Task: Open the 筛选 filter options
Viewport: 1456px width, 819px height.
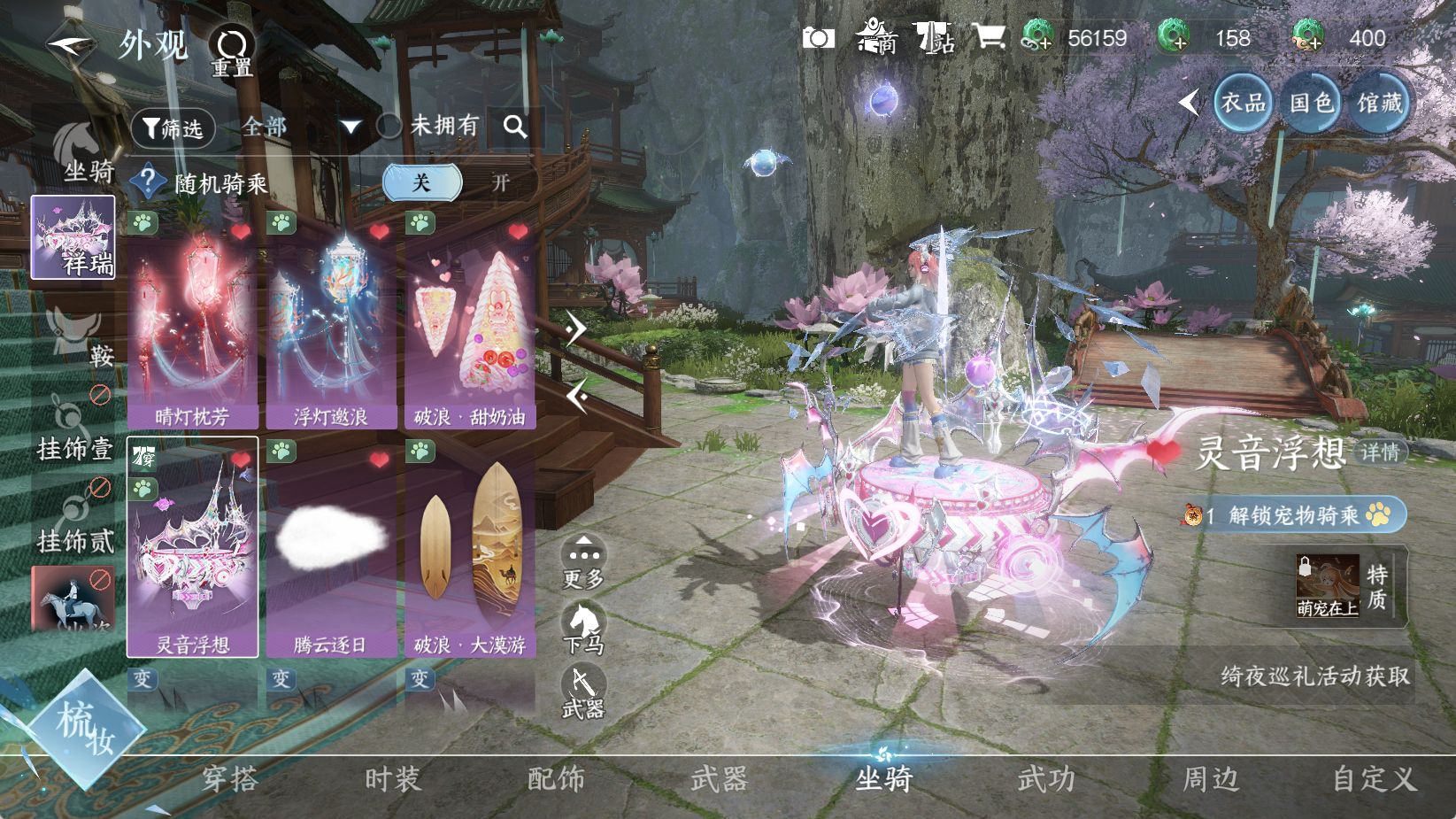Action: click(x=173, y=128)
